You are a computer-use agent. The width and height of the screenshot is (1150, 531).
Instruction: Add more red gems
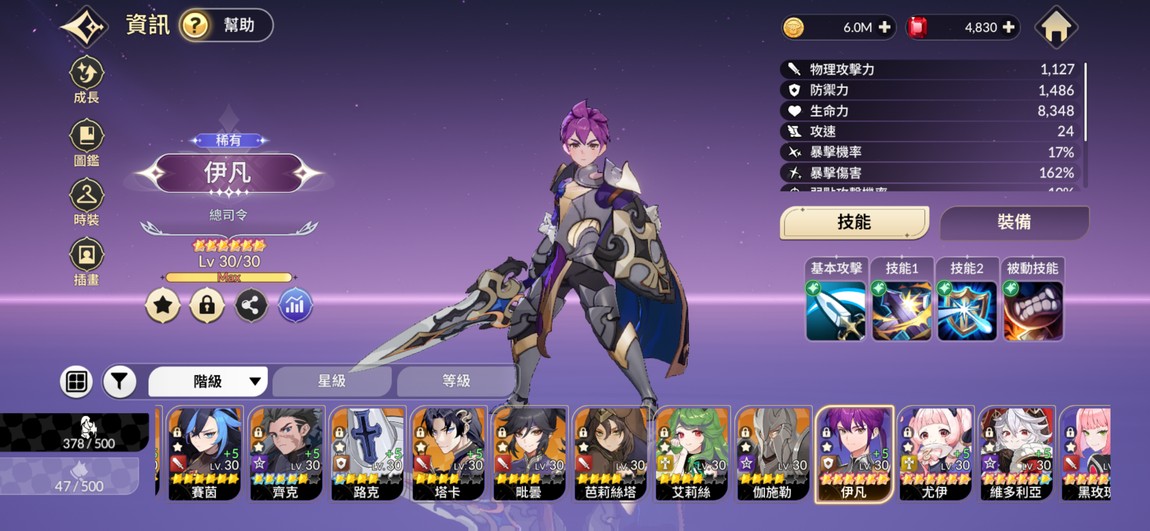click(x=1007, y=28)
